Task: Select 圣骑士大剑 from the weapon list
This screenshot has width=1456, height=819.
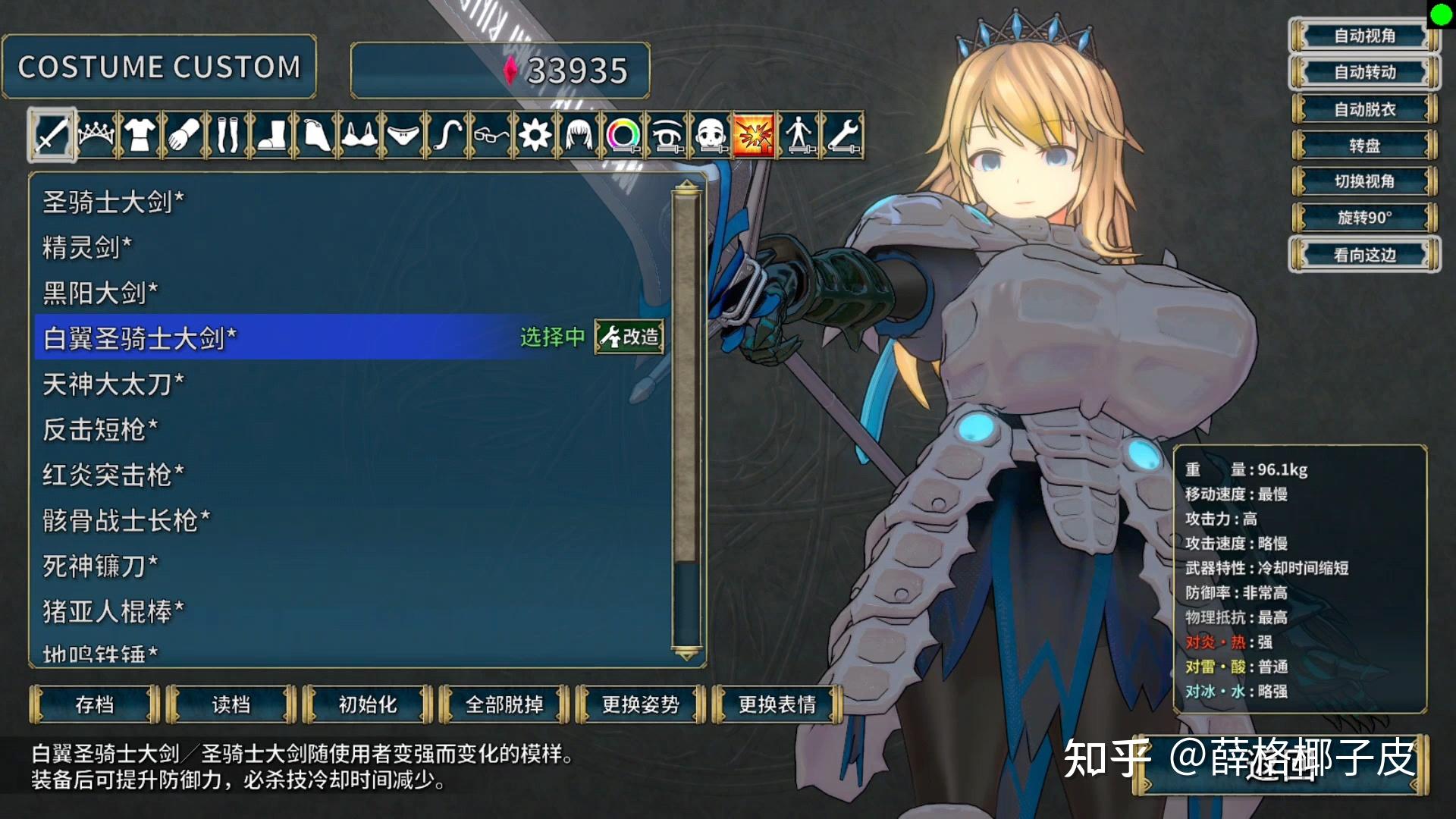Action: (114, 202)
